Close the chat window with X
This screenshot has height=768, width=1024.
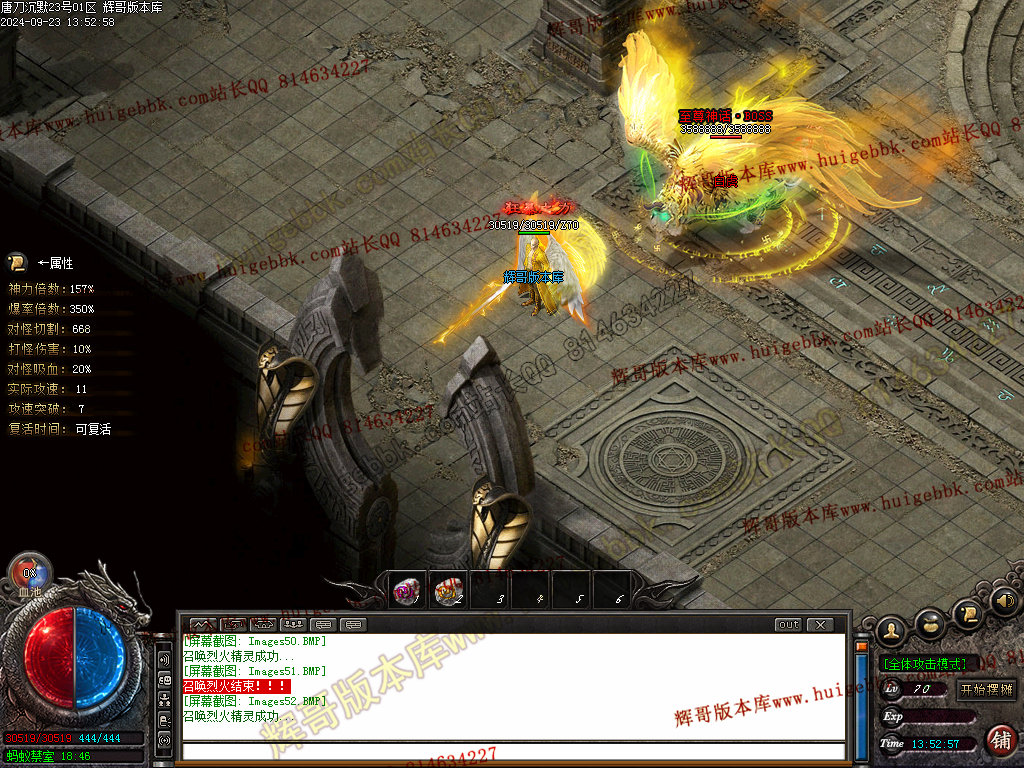pyautogui.click(x=820, y=625)
